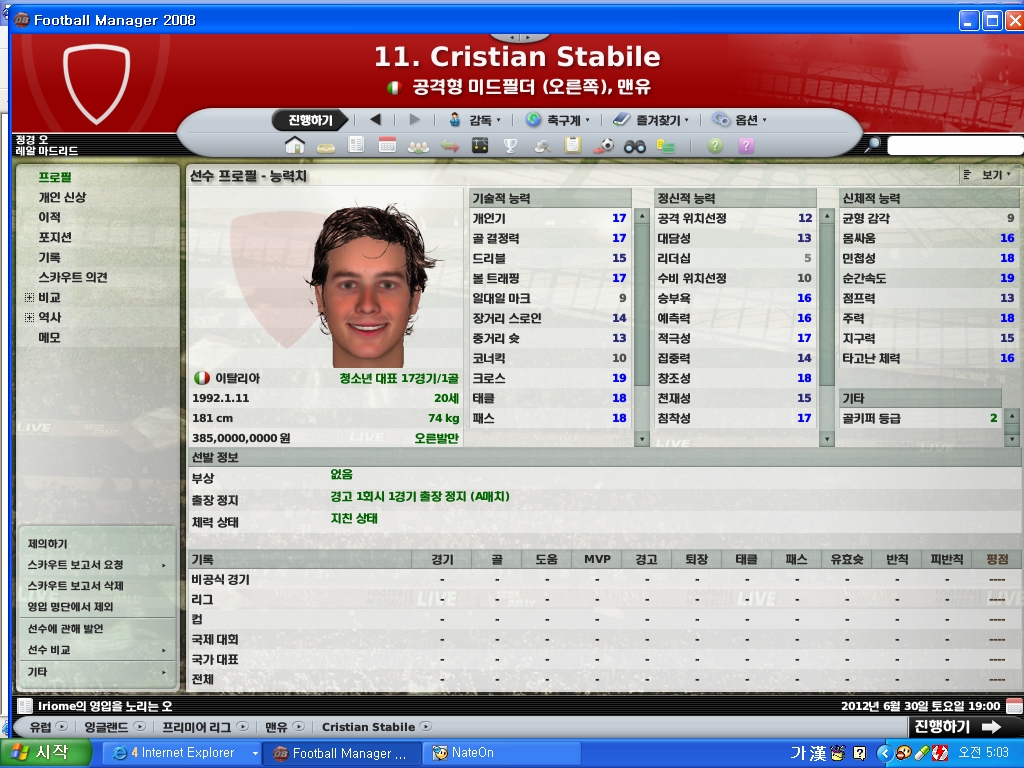Click the home icon in the toolbar
The width and height of the screenshot is (1024, 768).
(x=294, y=146)
